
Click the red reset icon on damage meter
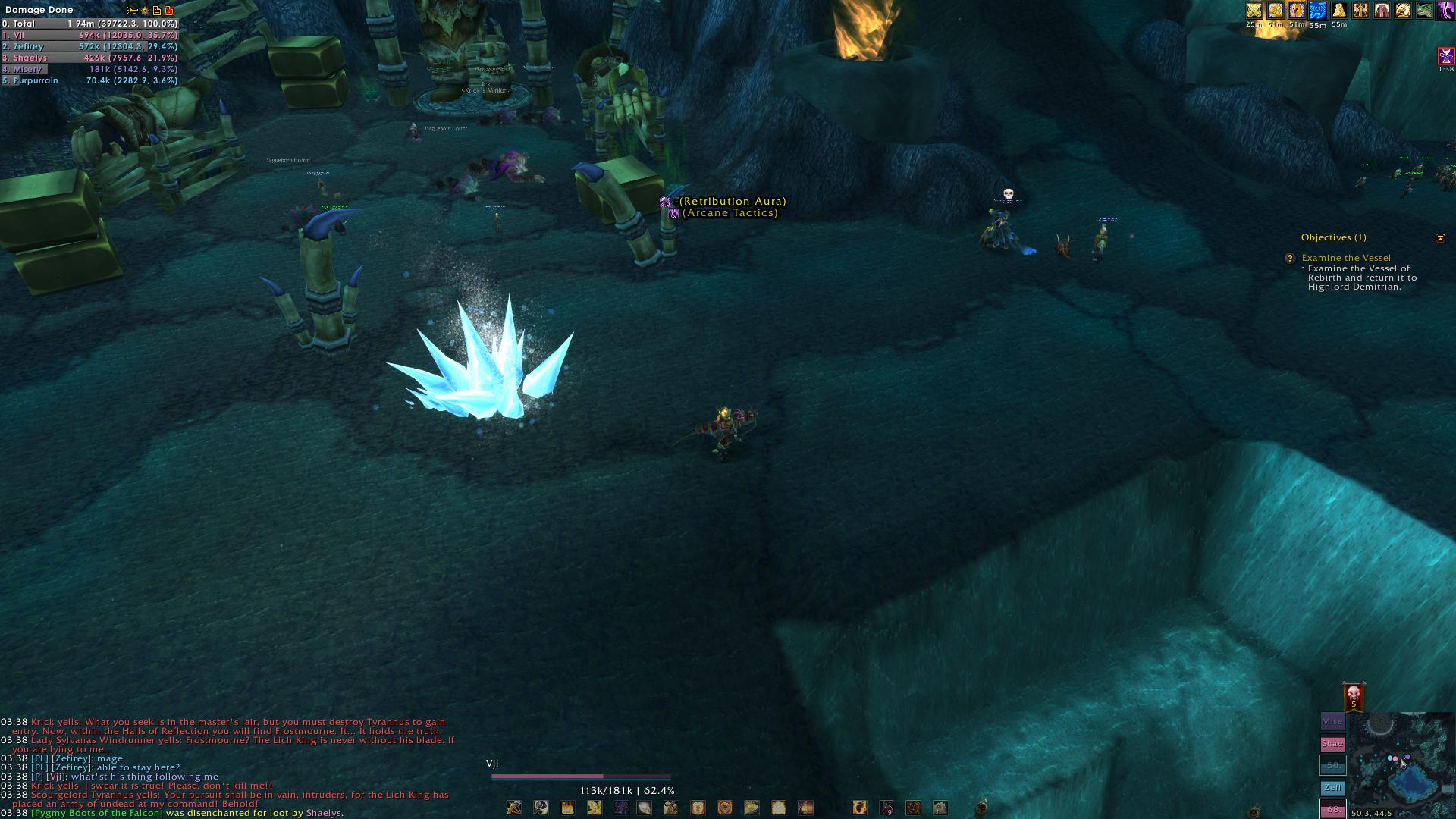click(x=169, y=11)
